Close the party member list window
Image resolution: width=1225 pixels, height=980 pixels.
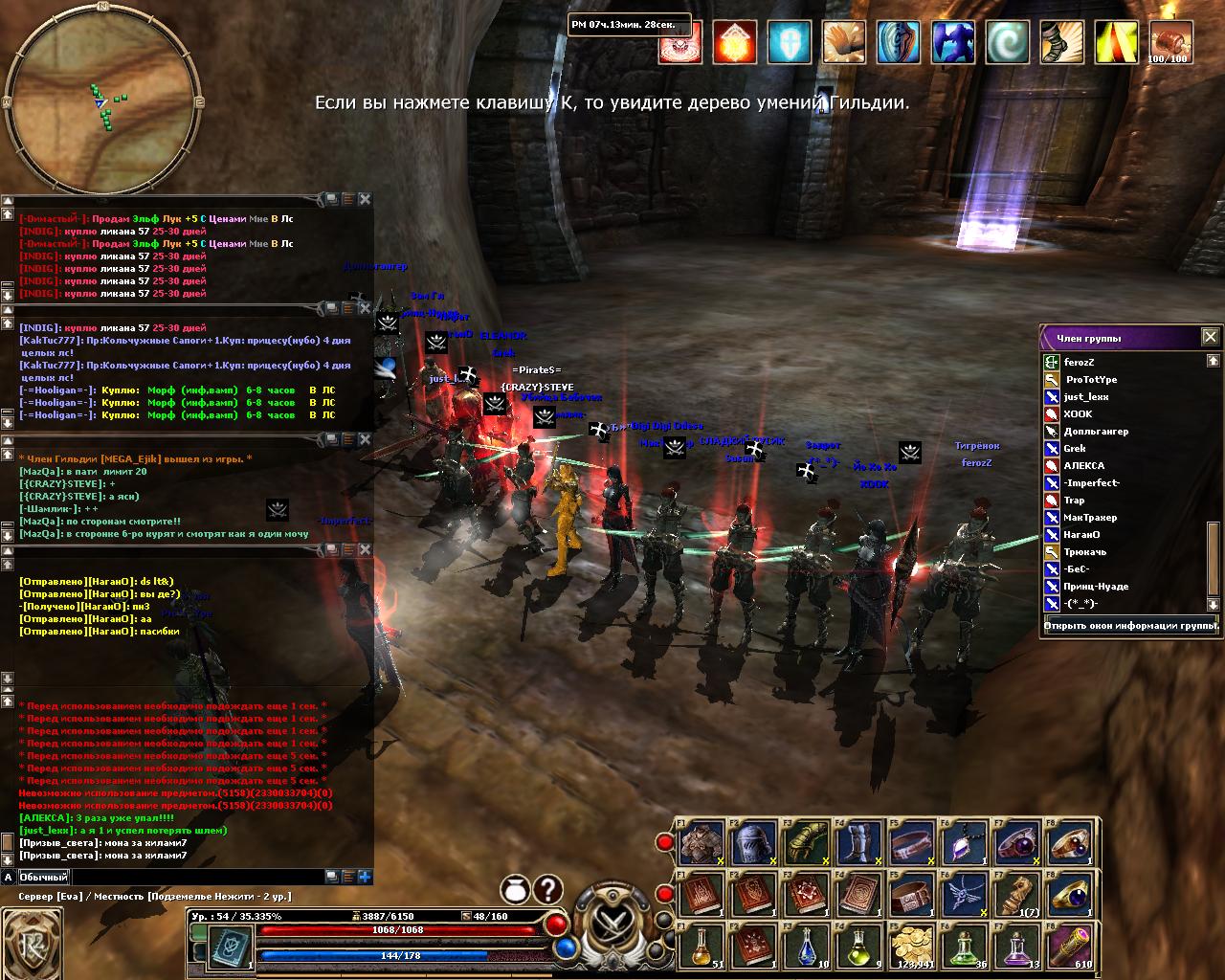(1210, 337)
